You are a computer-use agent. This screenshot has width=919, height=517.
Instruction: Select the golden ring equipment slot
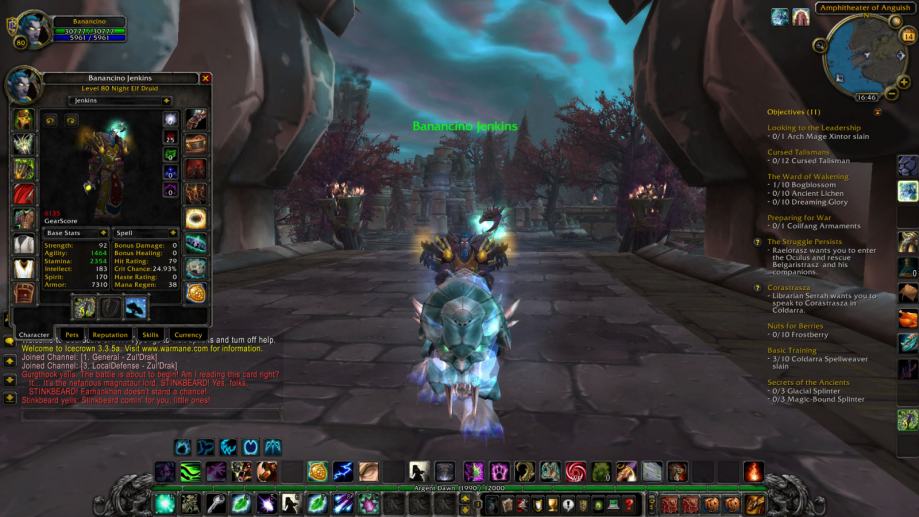tap(196, 217)
